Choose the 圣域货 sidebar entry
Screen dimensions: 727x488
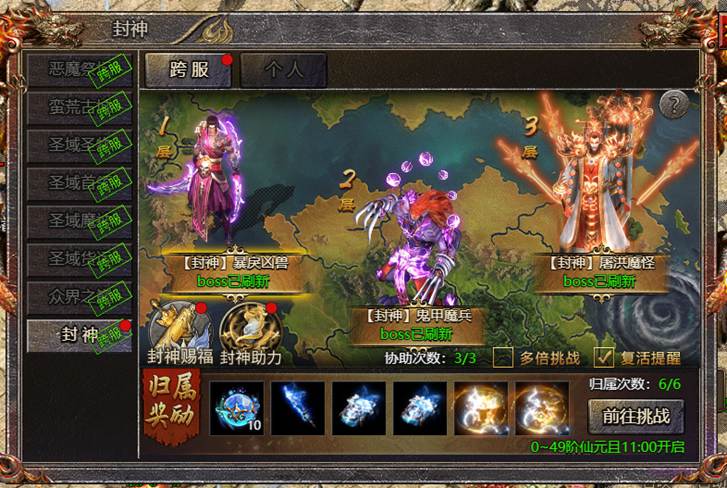[x=78, y=258]
